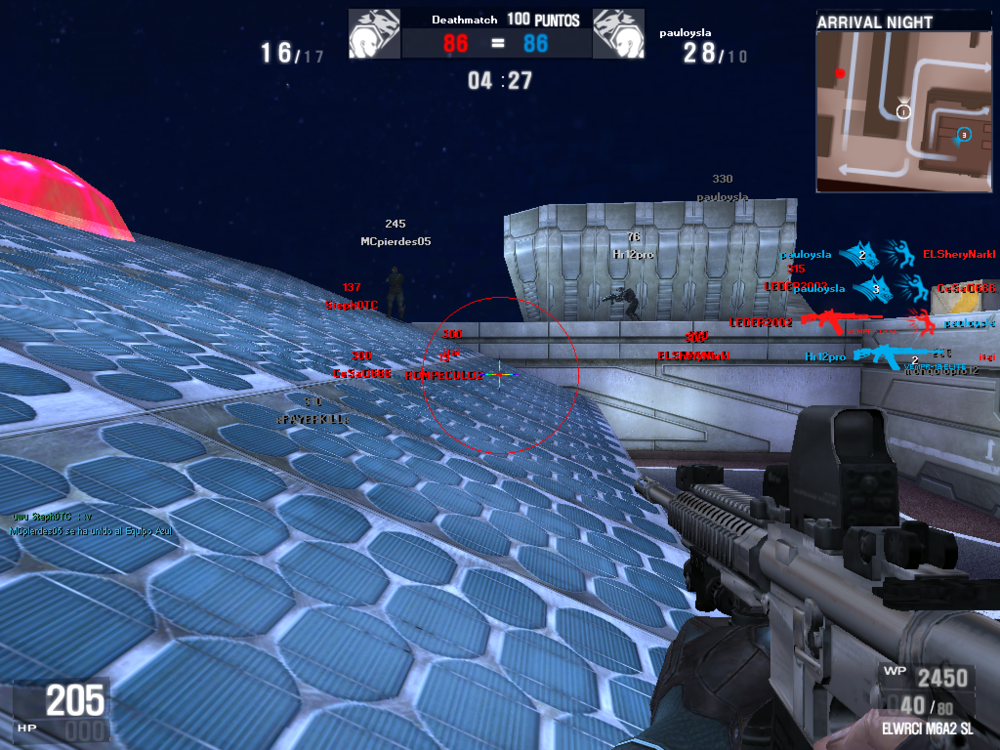Select the blue team wolf emblem
The height and width of the screenshot is (750, 1000).
click(618, 34)
